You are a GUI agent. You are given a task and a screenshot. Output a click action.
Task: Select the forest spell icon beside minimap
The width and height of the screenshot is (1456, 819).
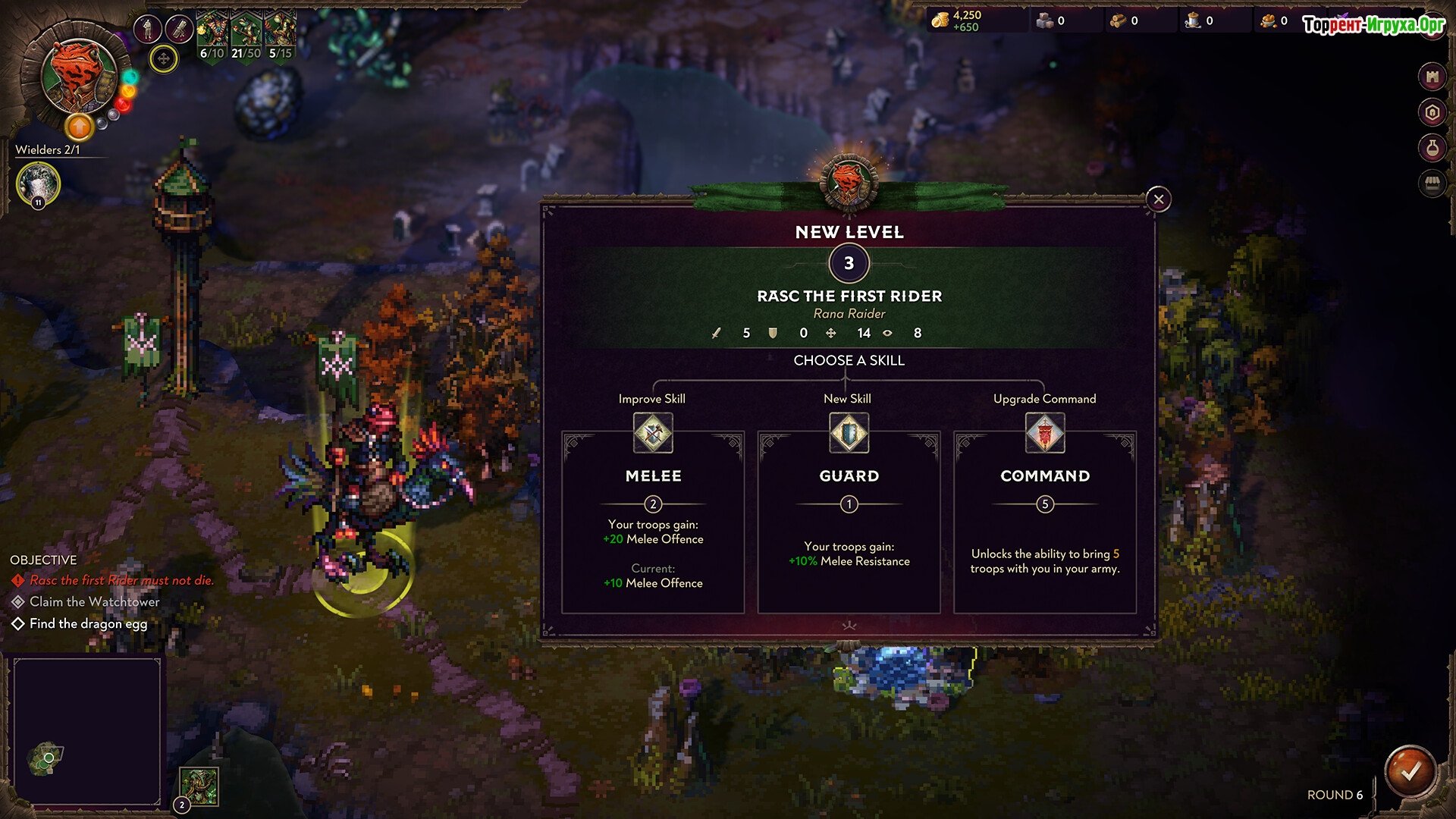click(x=199, y=786)
